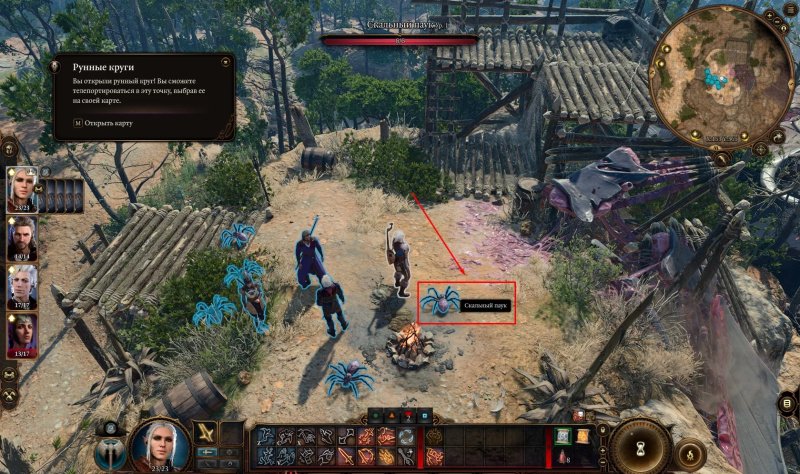Click the round button left of character portrait

[109, 453]
